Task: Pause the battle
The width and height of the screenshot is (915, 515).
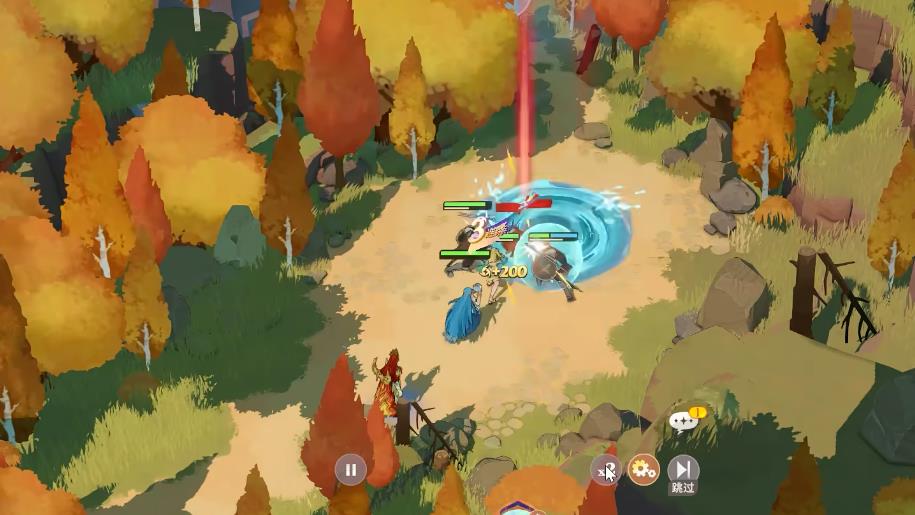Action: coord(351,468)
